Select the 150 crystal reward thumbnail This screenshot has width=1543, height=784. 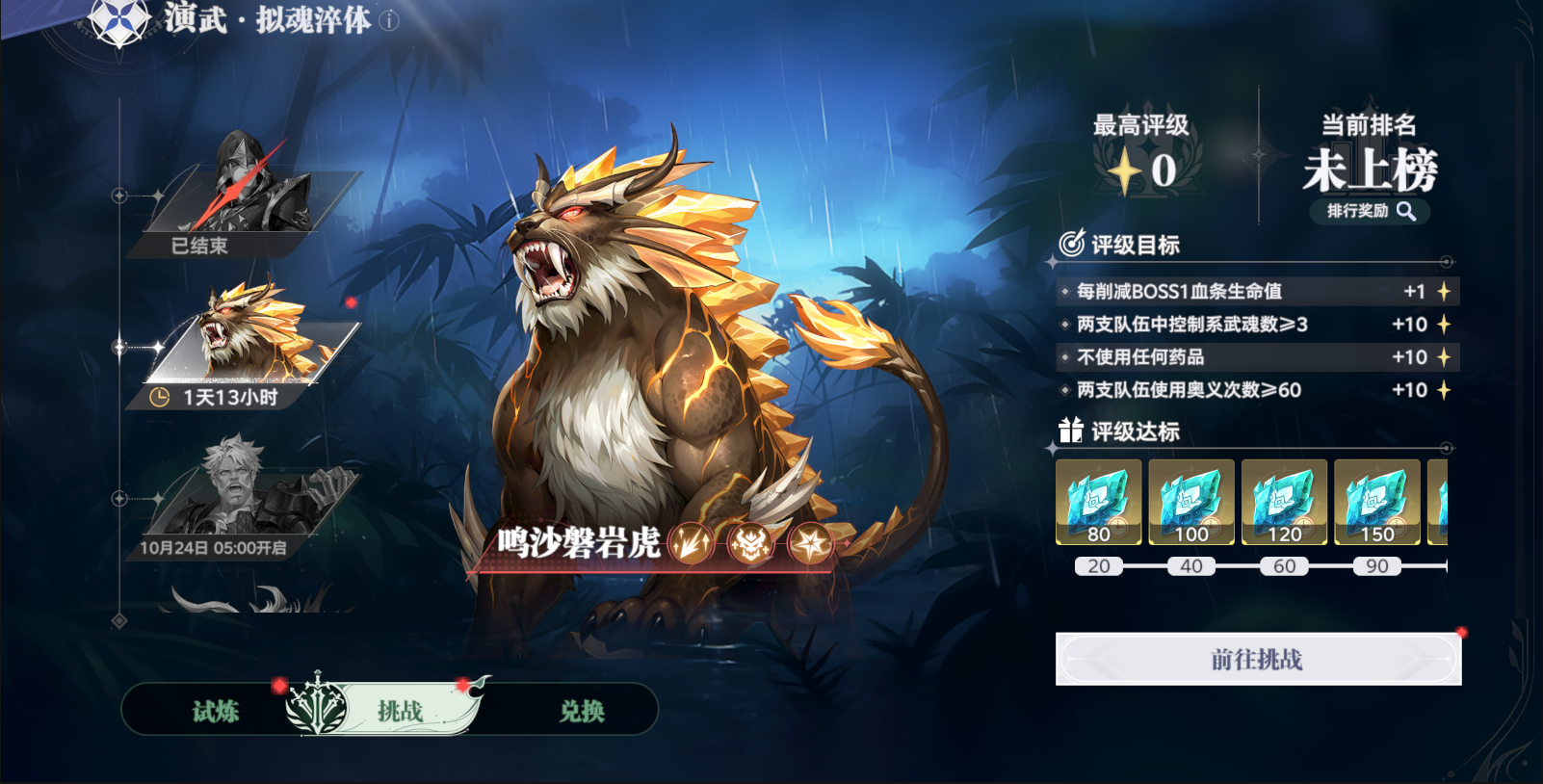tap(1376, 502)
